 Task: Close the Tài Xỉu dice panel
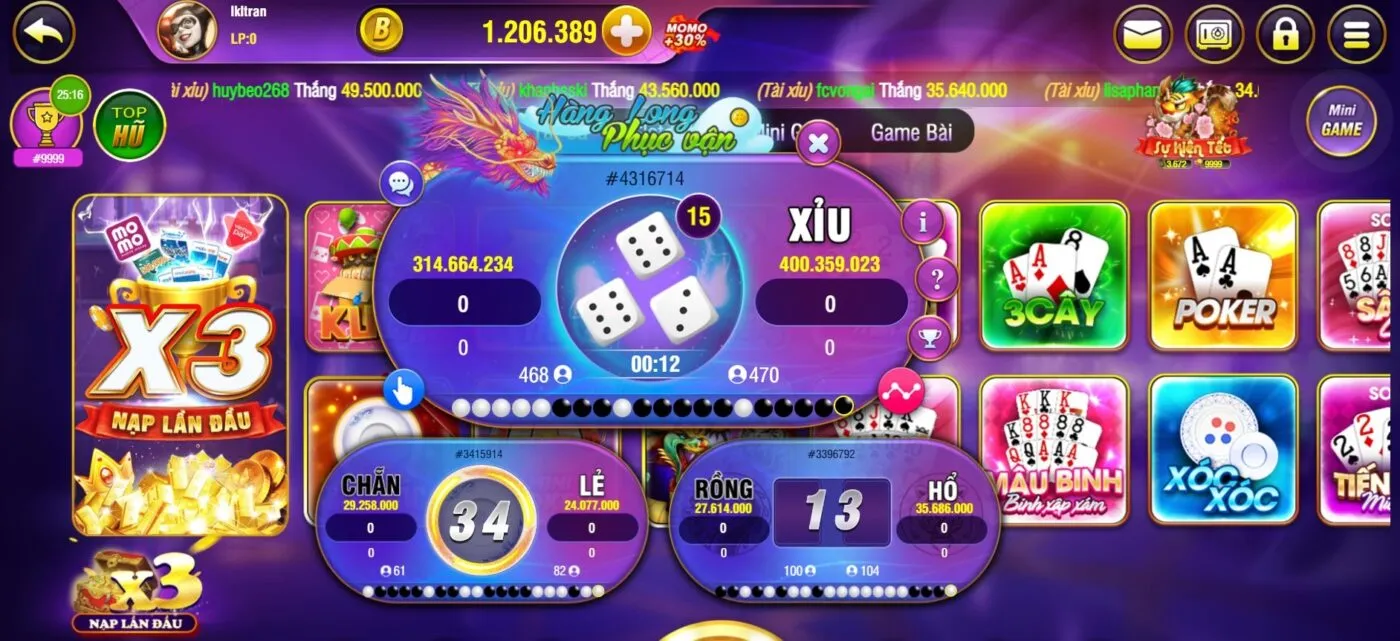(818, 144)
